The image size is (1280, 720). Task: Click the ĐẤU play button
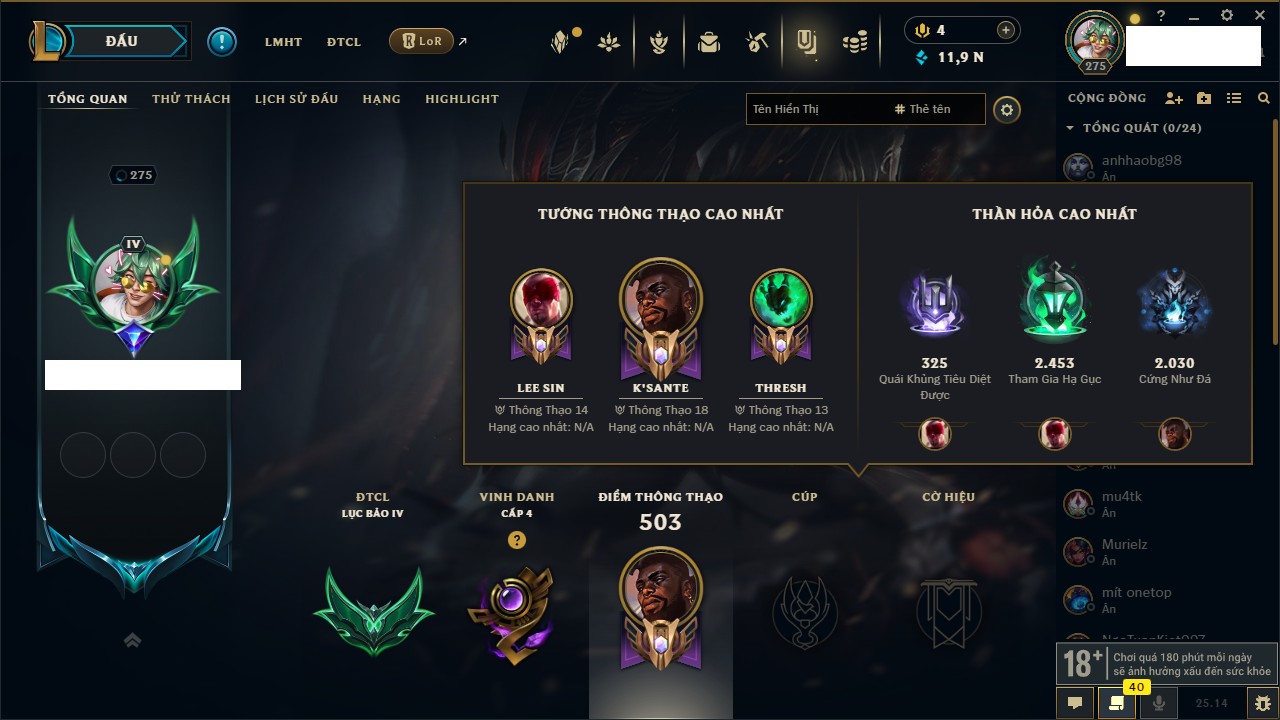(x=120, y=41)
